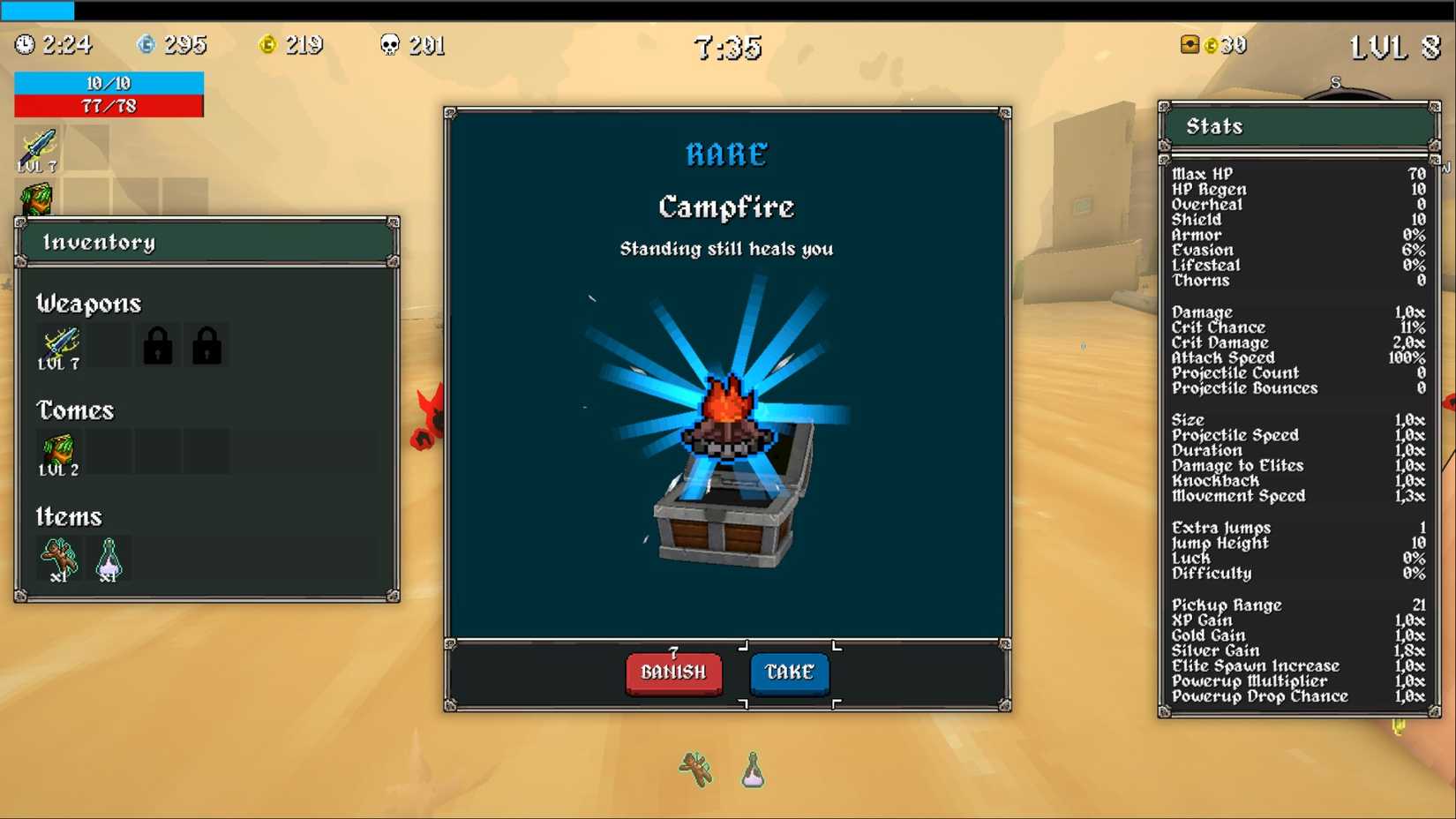The image size is (1456, 819).
Task: Open the Inventory panel header
Action: (101, 243)
